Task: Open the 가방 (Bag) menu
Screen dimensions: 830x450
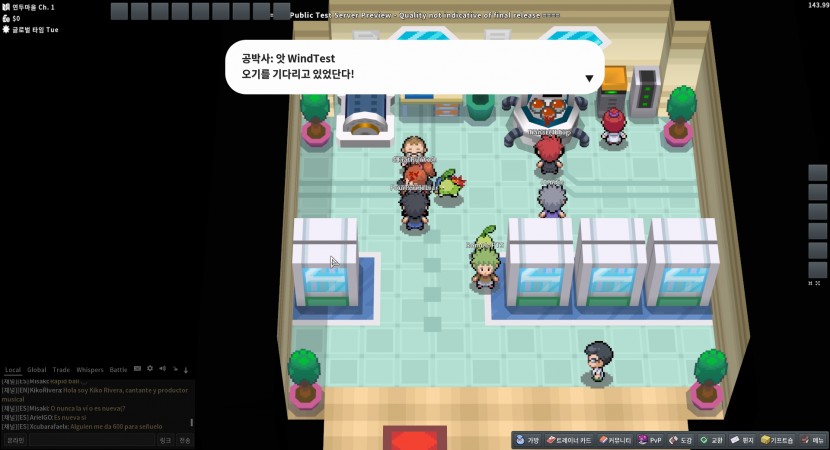Action: point(528,440)
